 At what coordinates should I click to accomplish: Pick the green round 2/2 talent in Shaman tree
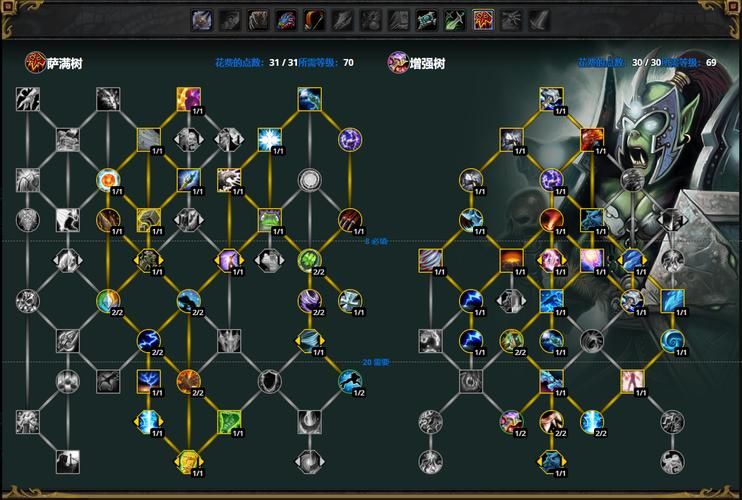[309, 260]
